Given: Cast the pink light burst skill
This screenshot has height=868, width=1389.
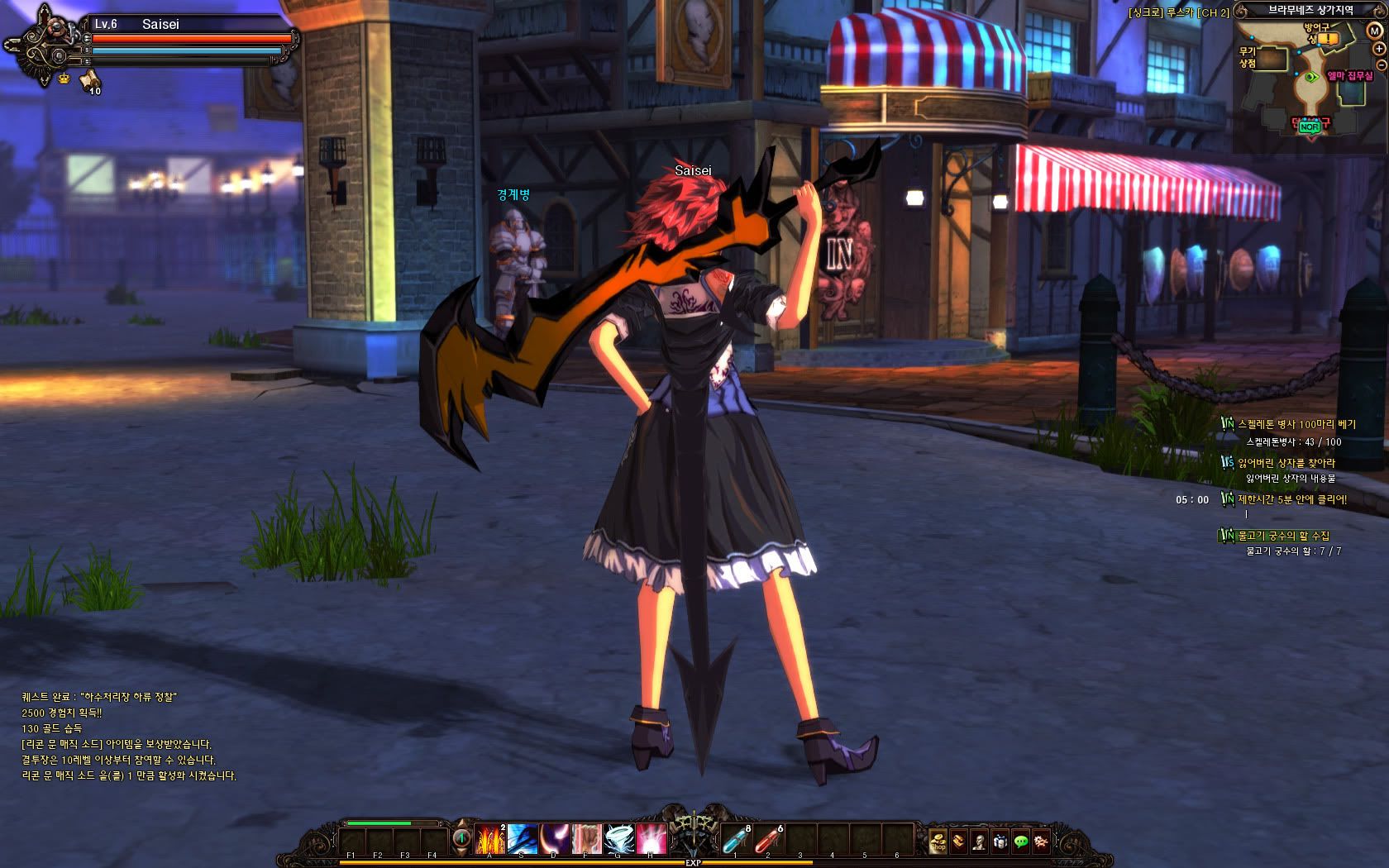Looking at the screenshot, I should point(652,839).
